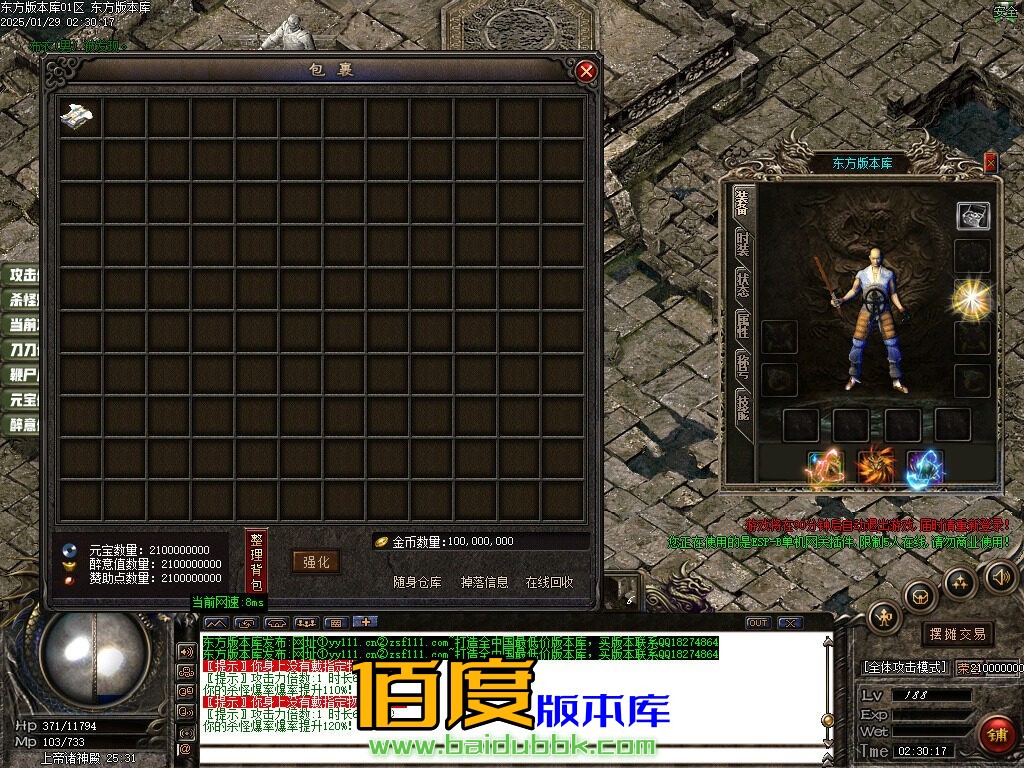Open 摆摊交易 stall trading
1024x768 pixels.
point(957,634)
